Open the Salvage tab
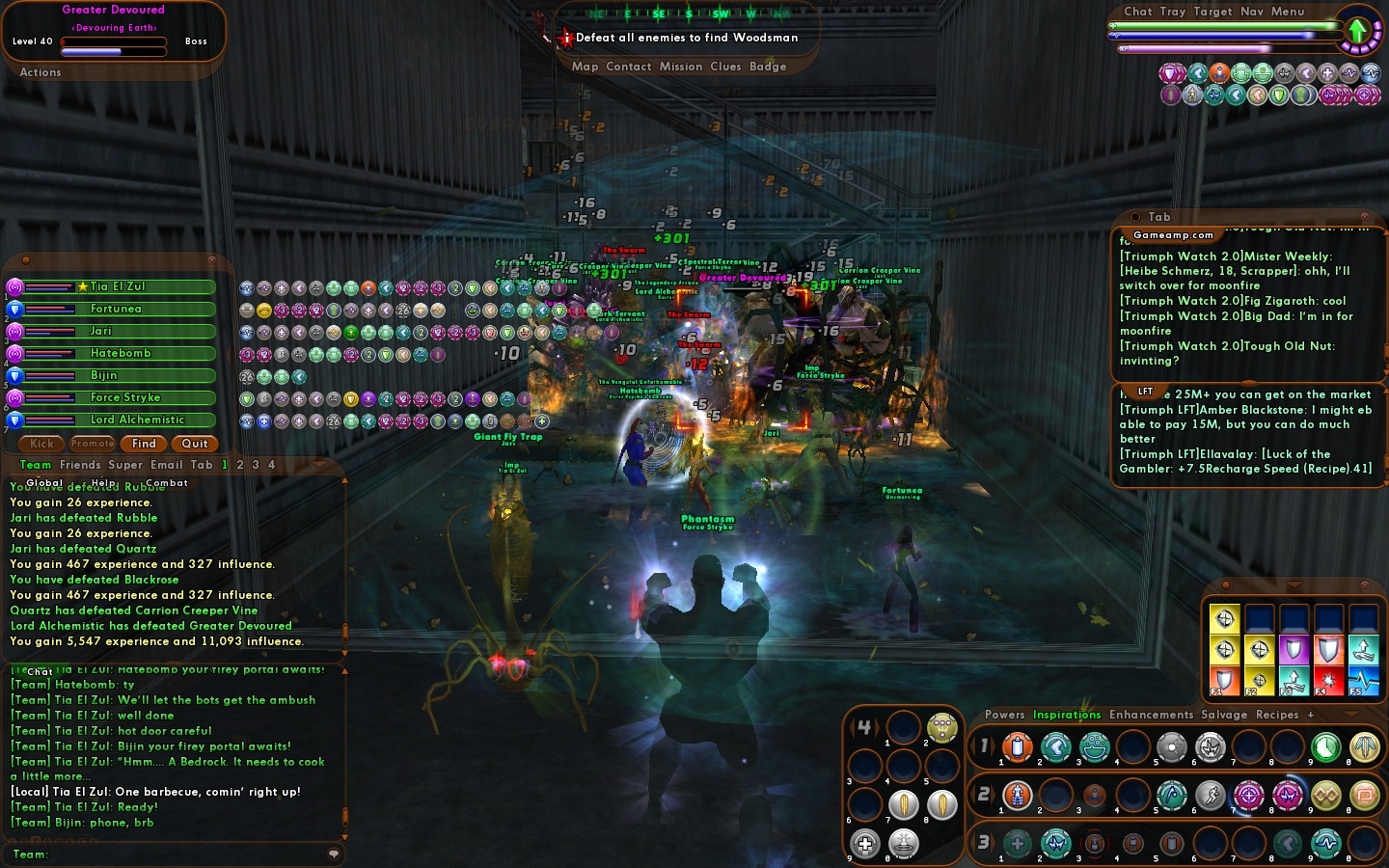This screenshot has height=868, width=1389. pos(1224,715)
